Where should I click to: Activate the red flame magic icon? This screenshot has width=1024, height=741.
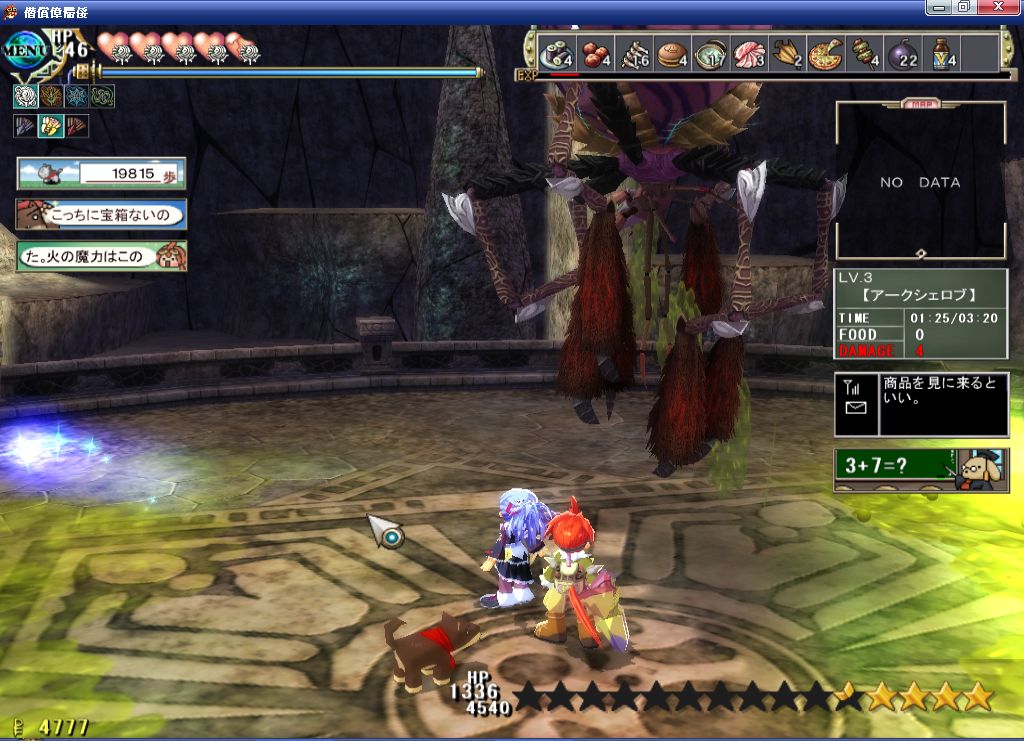pos(51,96)
